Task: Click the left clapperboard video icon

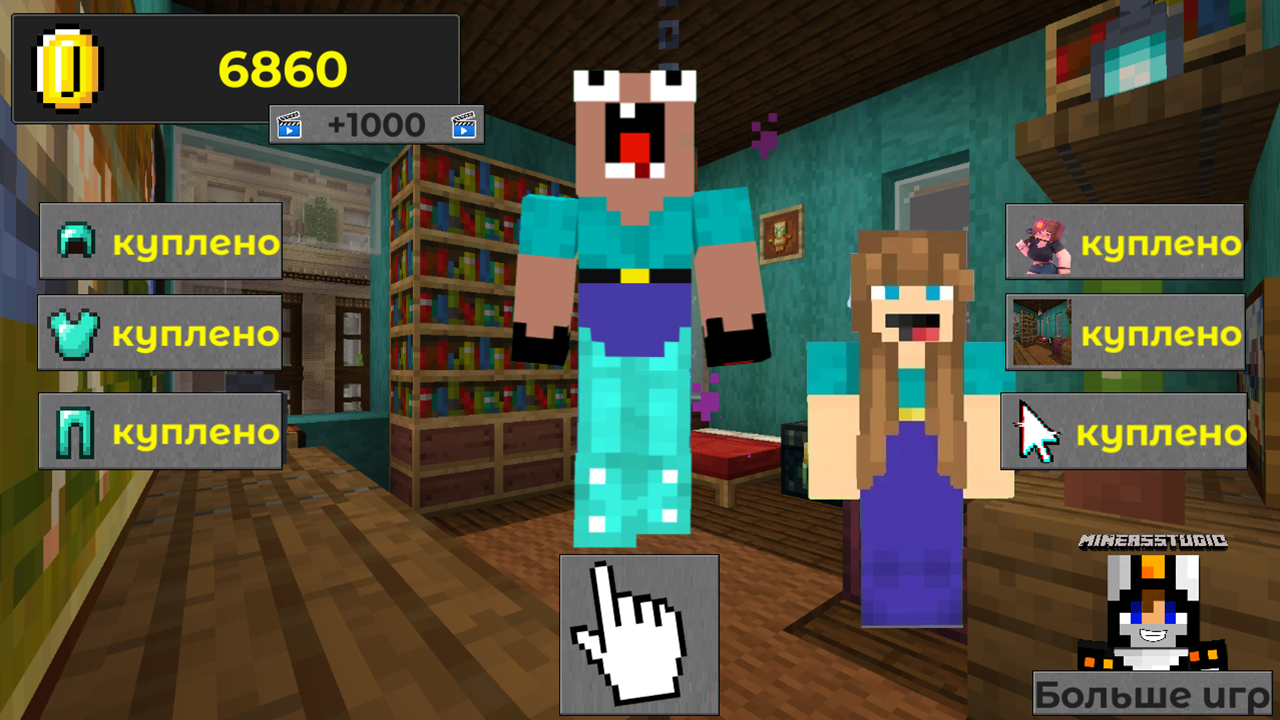Action: (288, 124)
